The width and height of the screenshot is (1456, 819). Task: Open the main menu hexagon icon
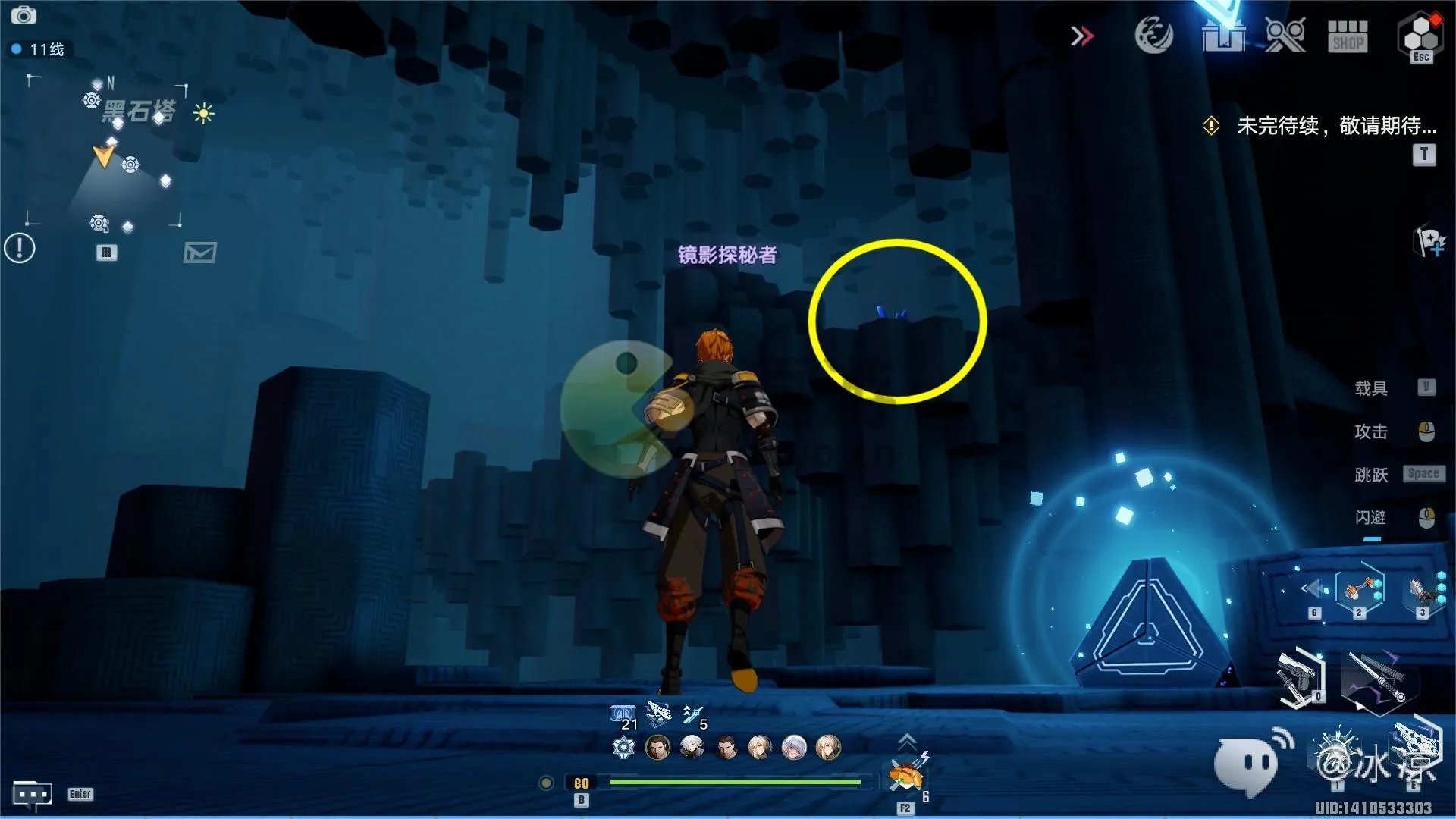1420,34
